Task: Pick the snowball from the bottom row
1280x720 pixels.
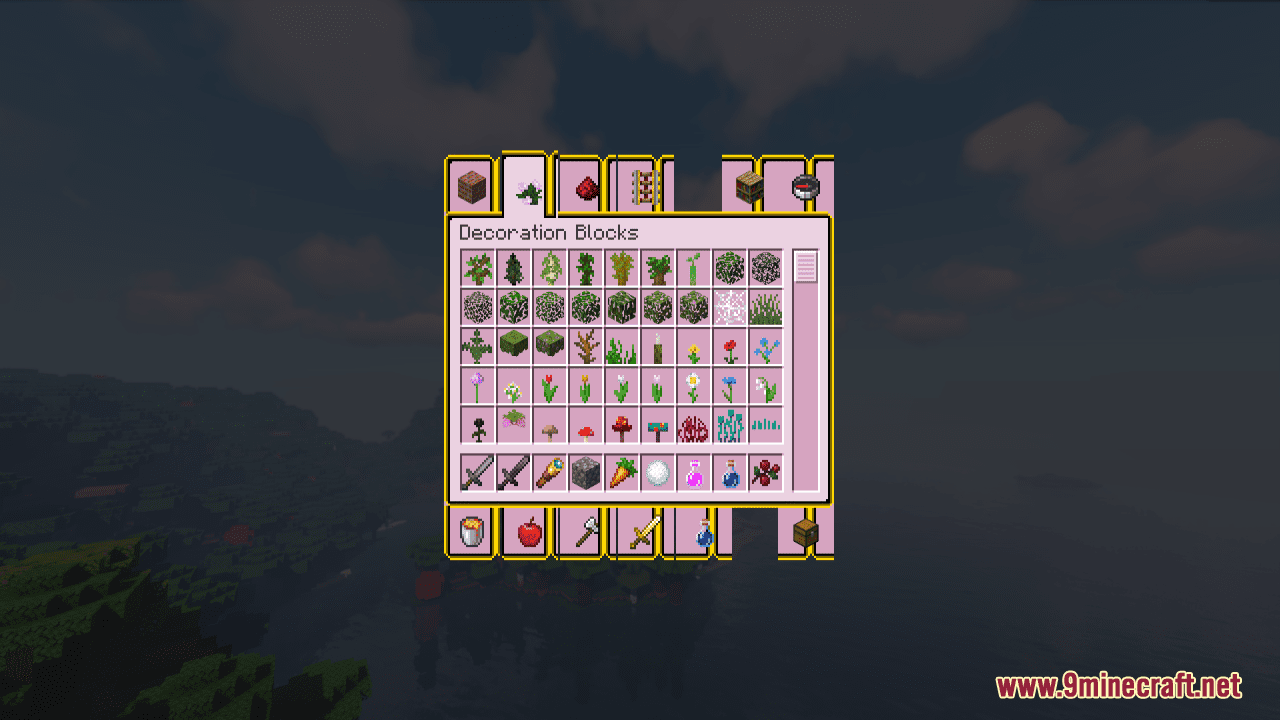Action: (657, 472)
